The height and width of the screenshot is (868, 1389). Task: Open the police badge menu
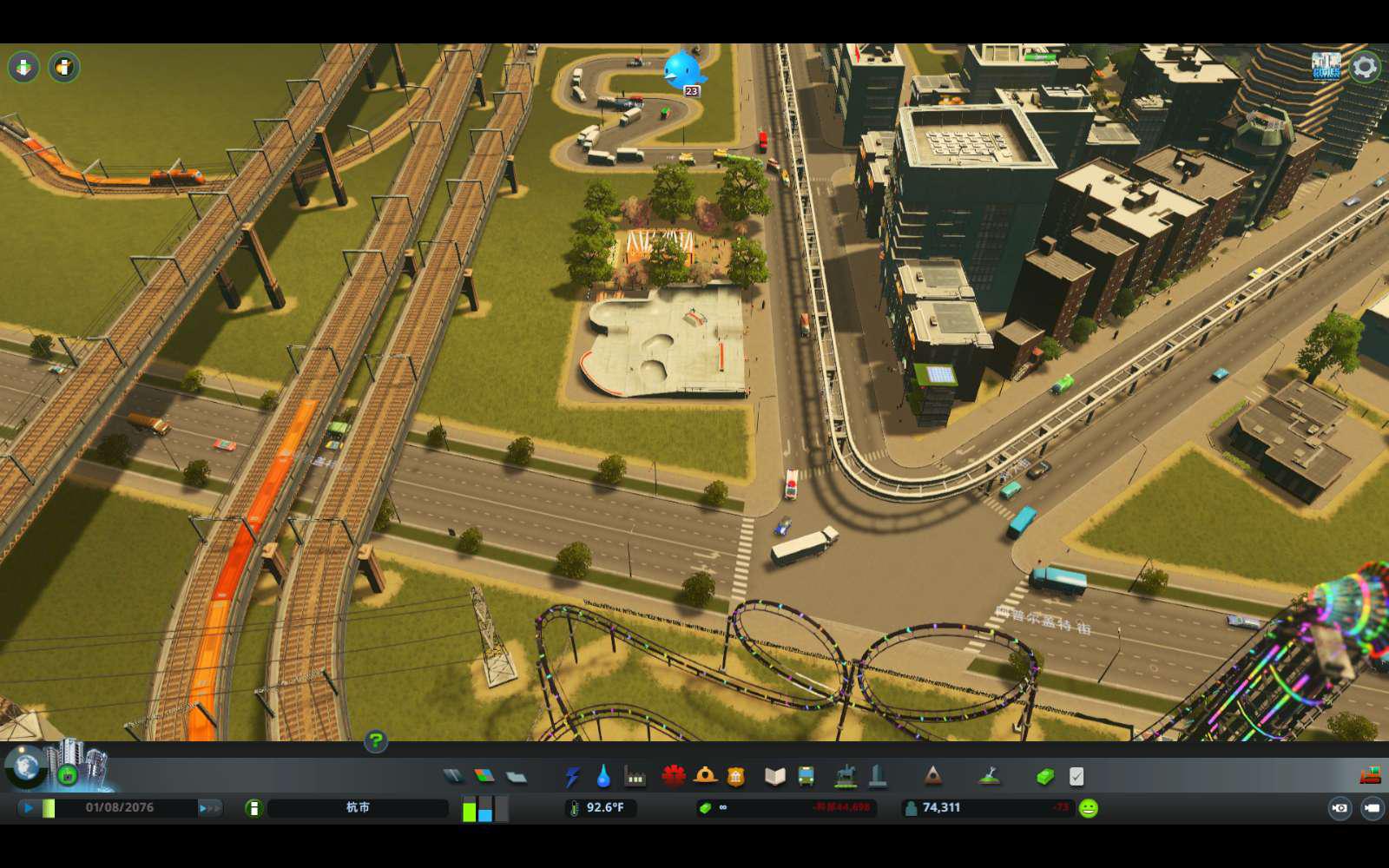[736, 776]
